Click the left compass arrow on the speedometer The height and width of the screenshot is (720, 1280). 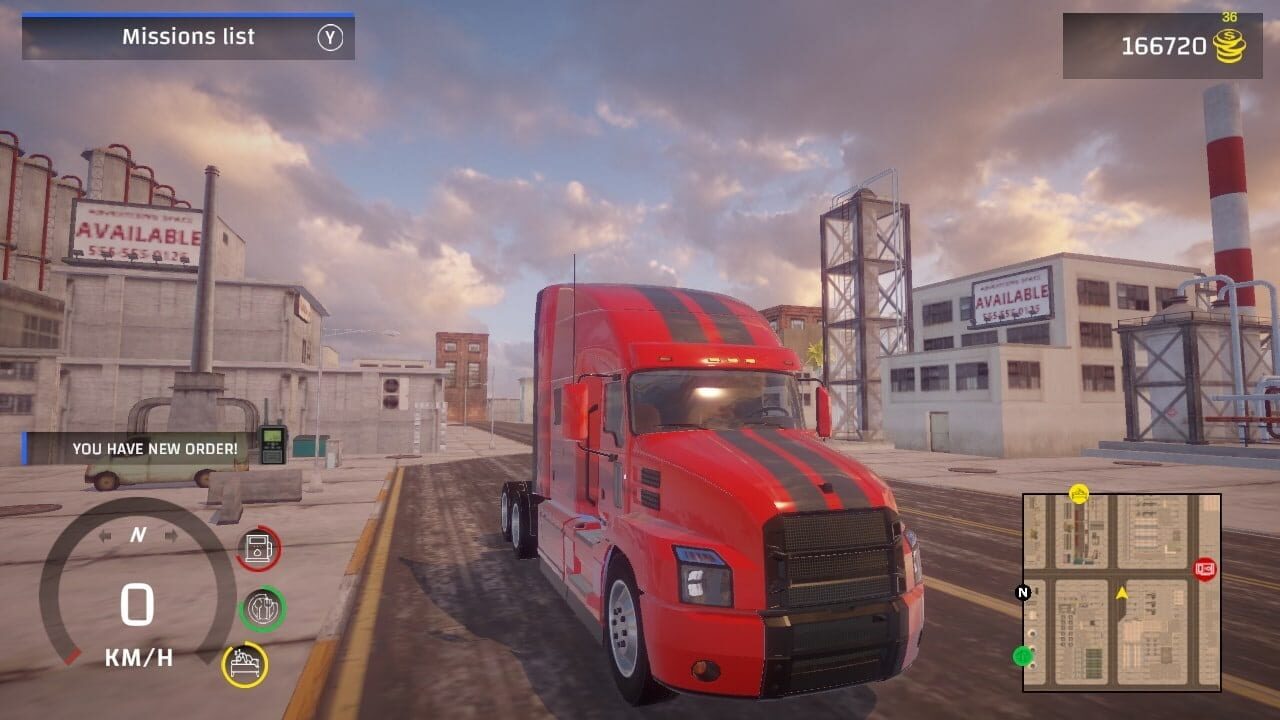click(x=105, y=535)
